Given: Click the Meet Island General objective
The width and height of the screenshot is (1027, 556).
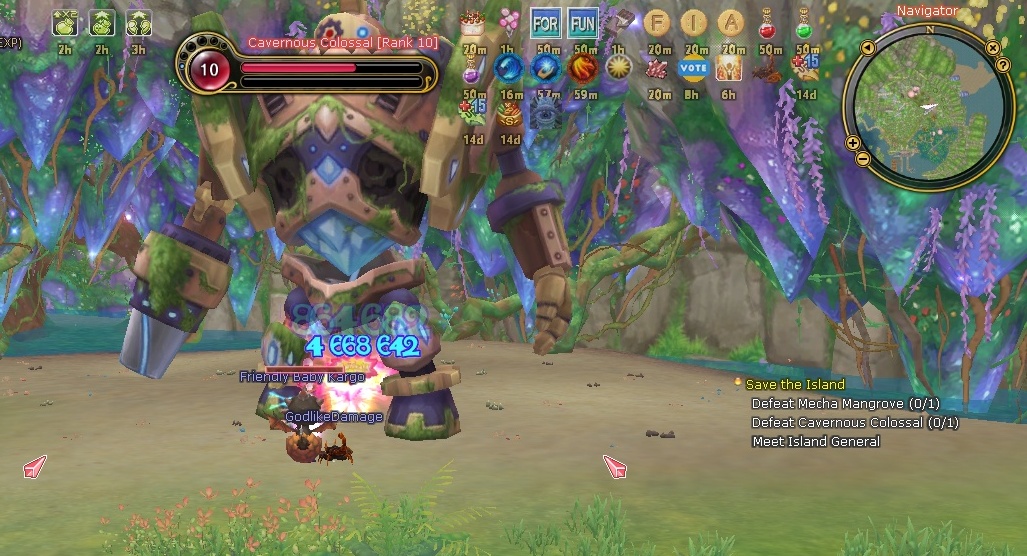Looking at the screenshot, I should tap(816, 442).
